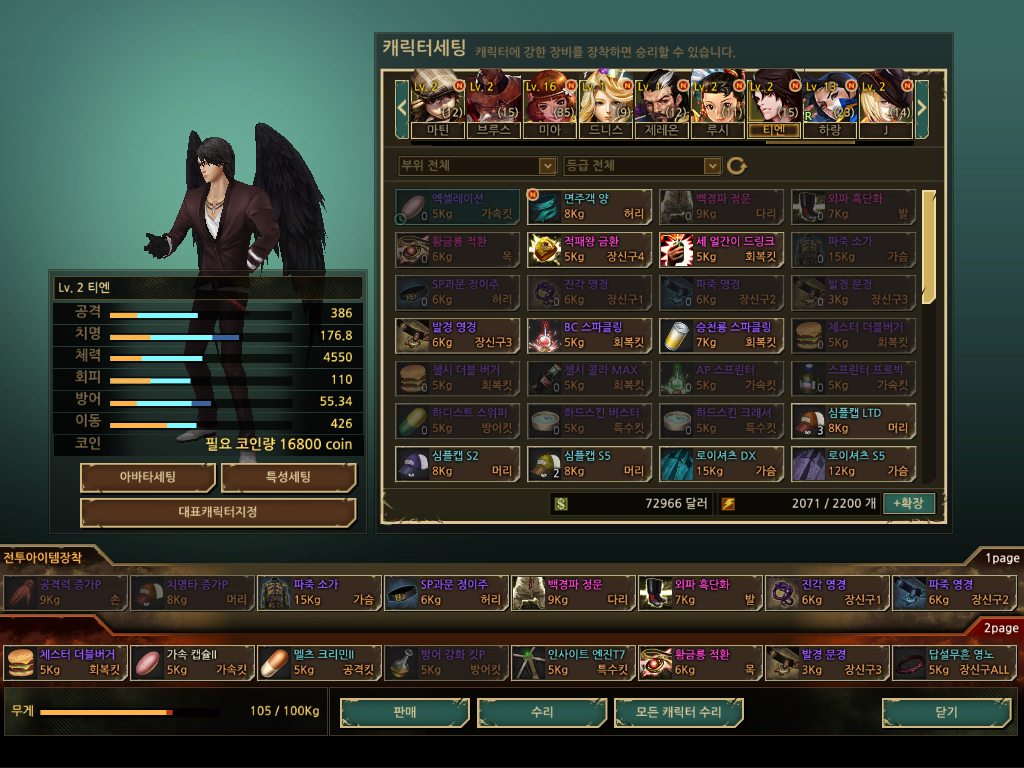
Task: Click the 대표캐릭터지정 button
Action: tap(218, 513)
